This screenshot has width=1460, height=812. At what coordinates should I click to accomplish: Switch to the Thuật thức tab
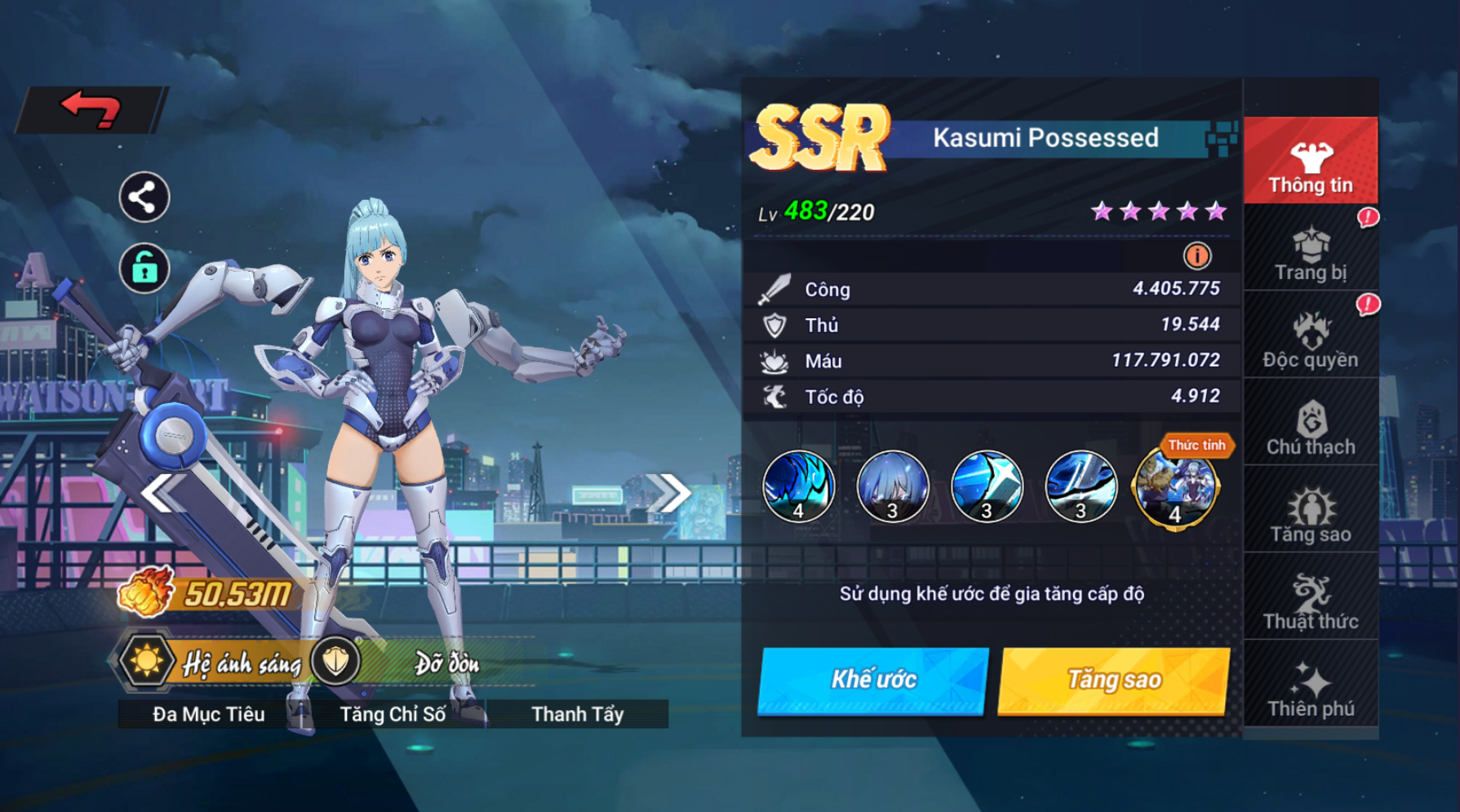click(1311, 601)
